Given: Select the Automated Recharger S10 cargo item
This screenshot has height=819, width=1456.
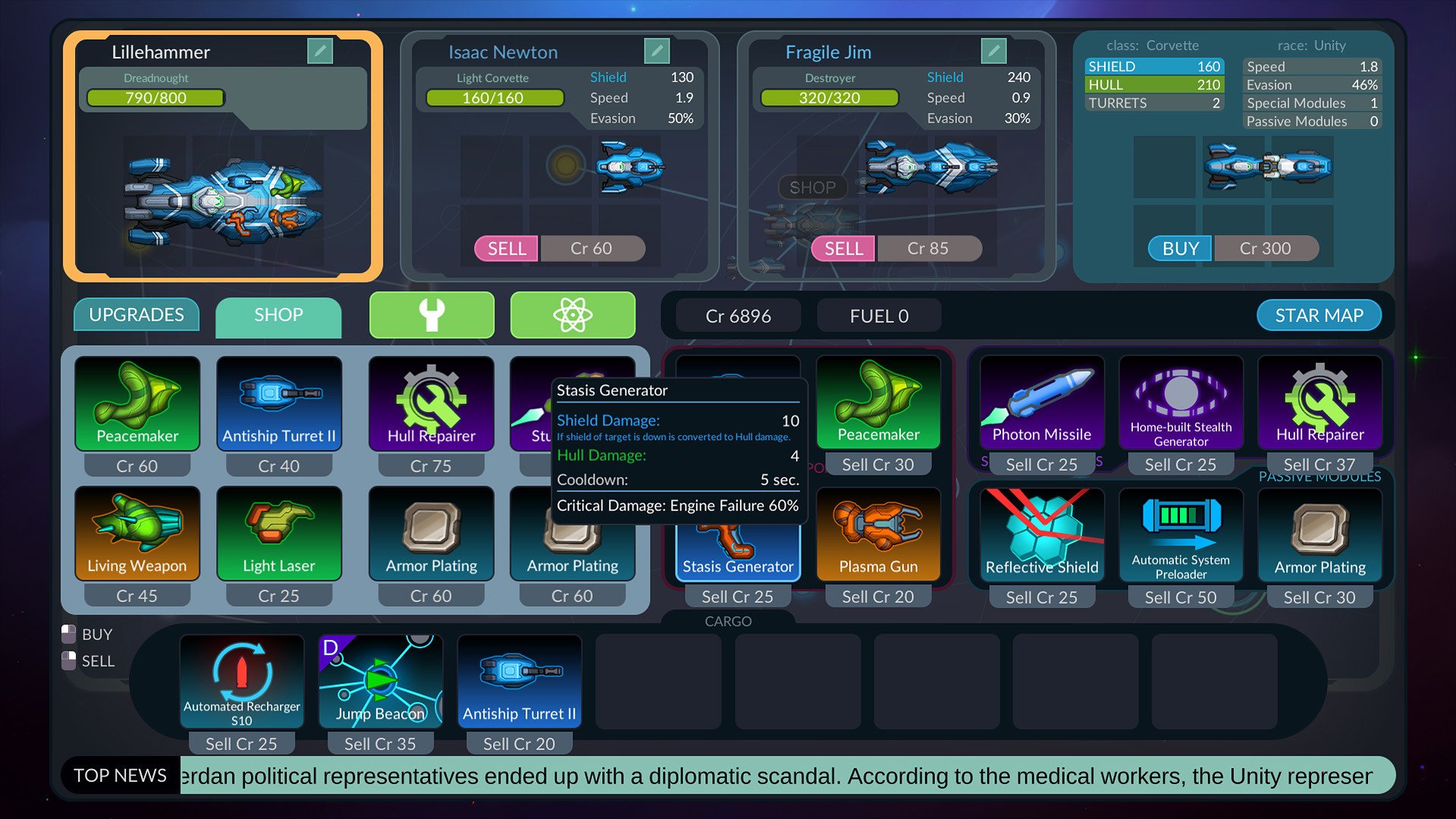Looking at the screenshot, I should pyautogui.click(x=242, y=681).
